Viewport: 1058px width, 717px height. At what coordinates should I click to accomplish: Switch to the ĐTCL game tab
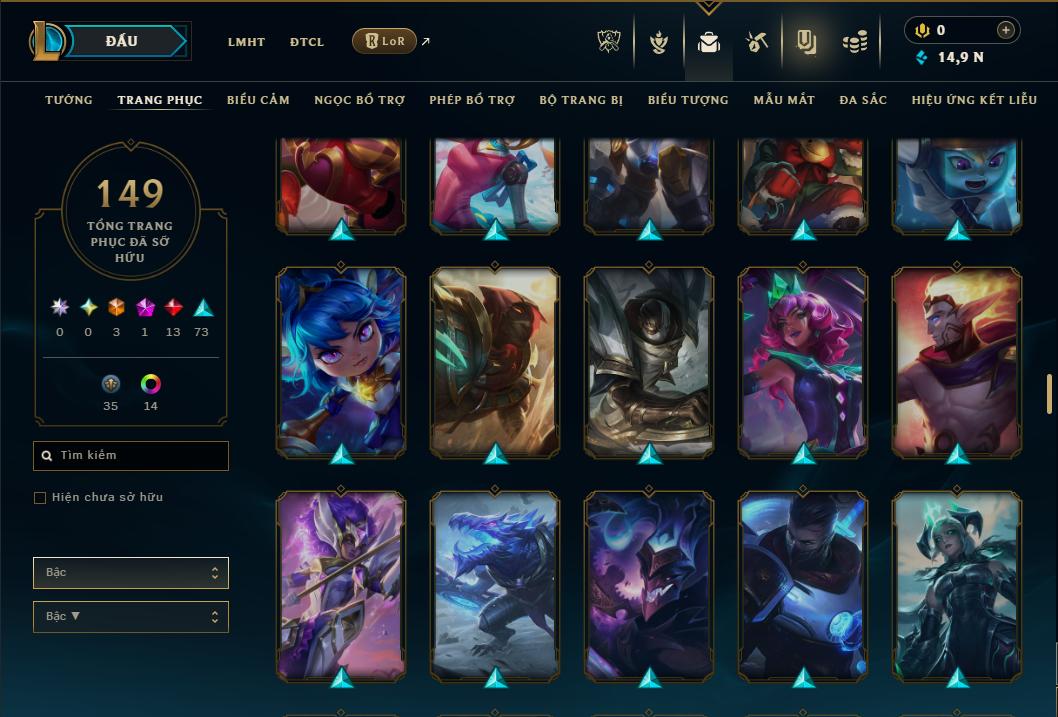click(307, 42)
